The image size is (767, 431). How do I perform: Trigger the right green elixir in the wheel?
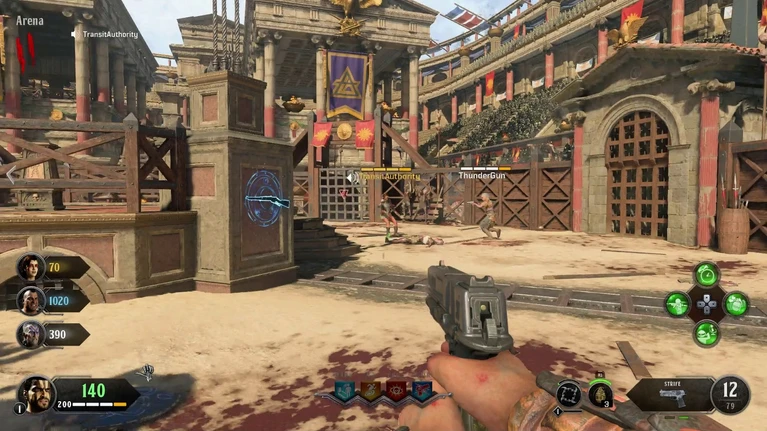pyautogui.click(x=736, y=304)
